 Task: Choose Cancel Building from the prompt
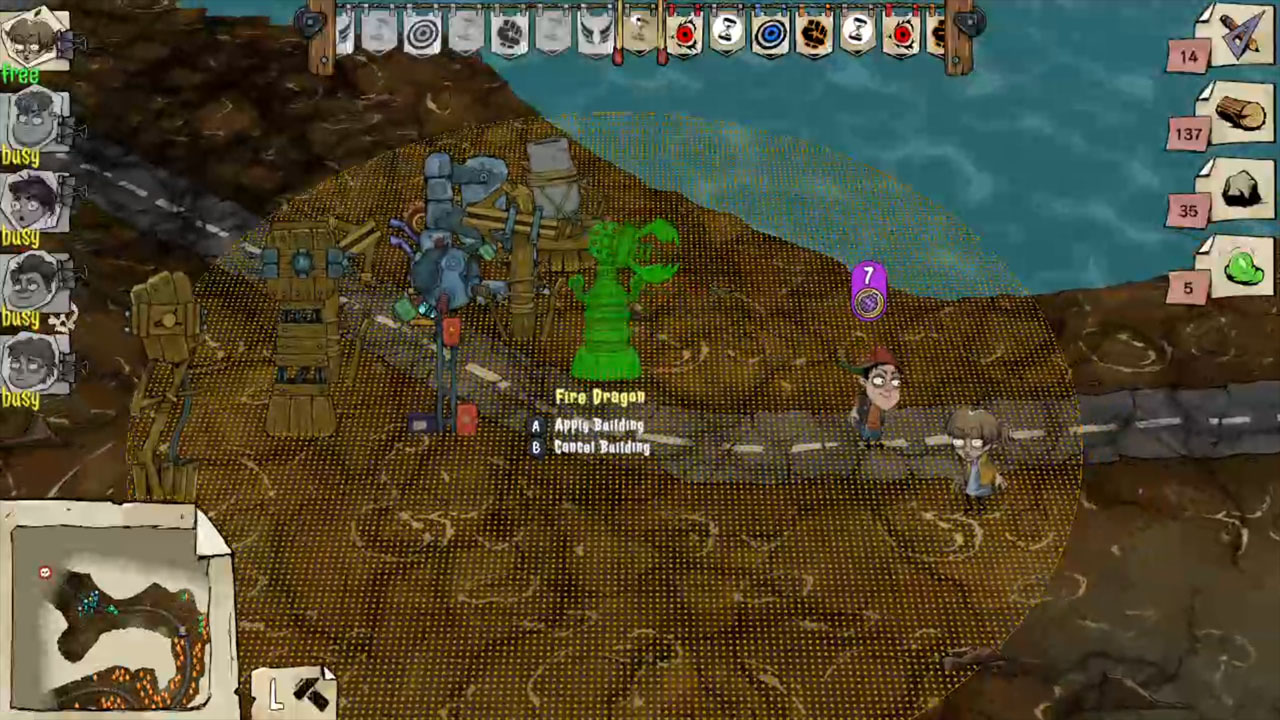click(x=601, y=447)
